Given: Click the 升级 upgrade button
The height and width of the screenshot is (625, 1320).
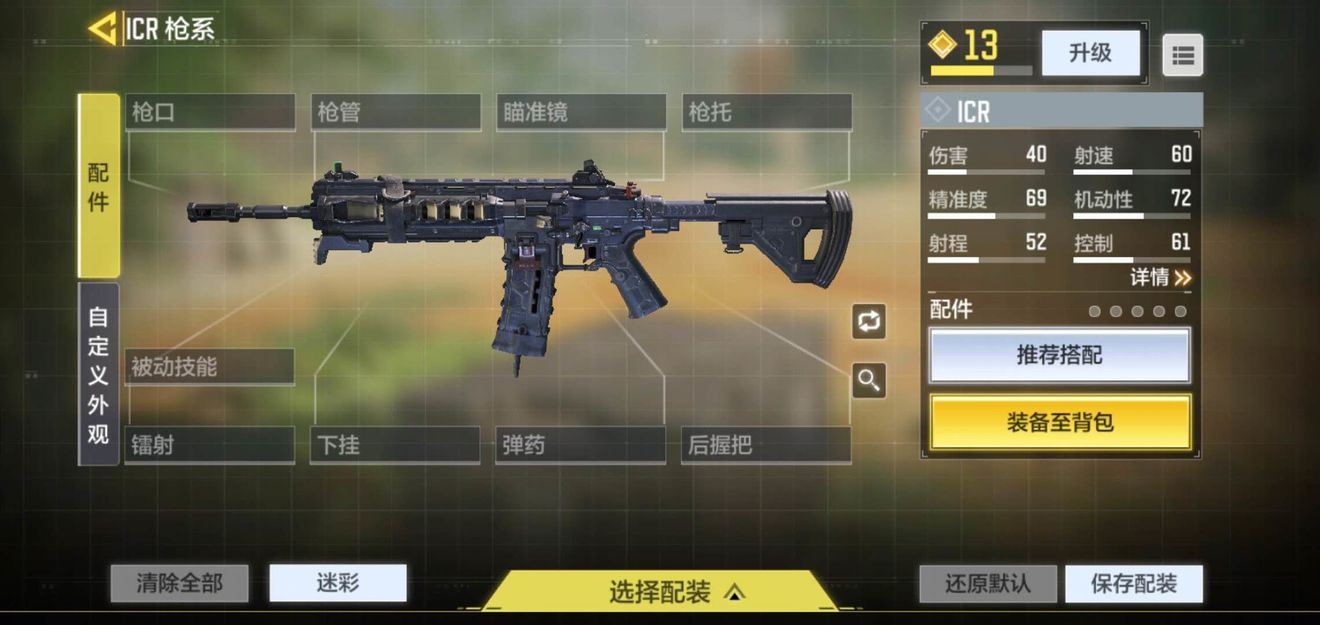Looking at the screenshot, I should (1090, 53).
